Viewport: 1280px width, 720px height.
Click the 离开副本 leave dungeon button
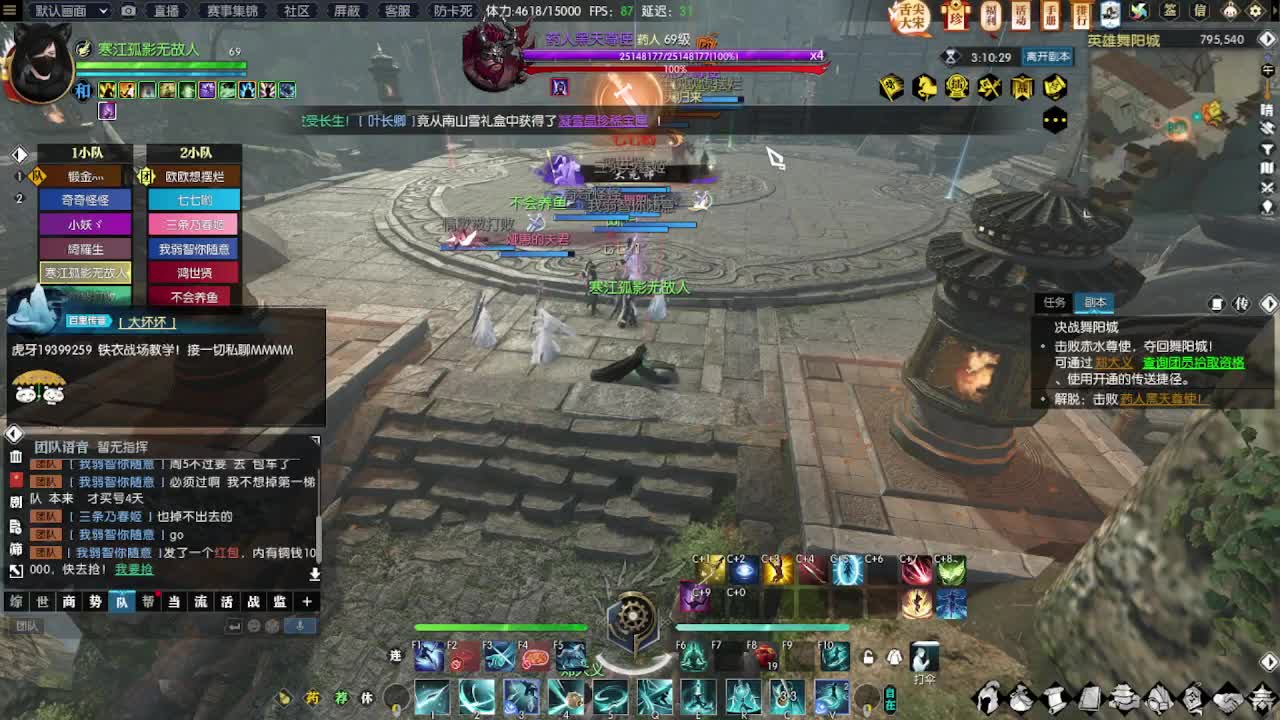tap(1047, 56)
